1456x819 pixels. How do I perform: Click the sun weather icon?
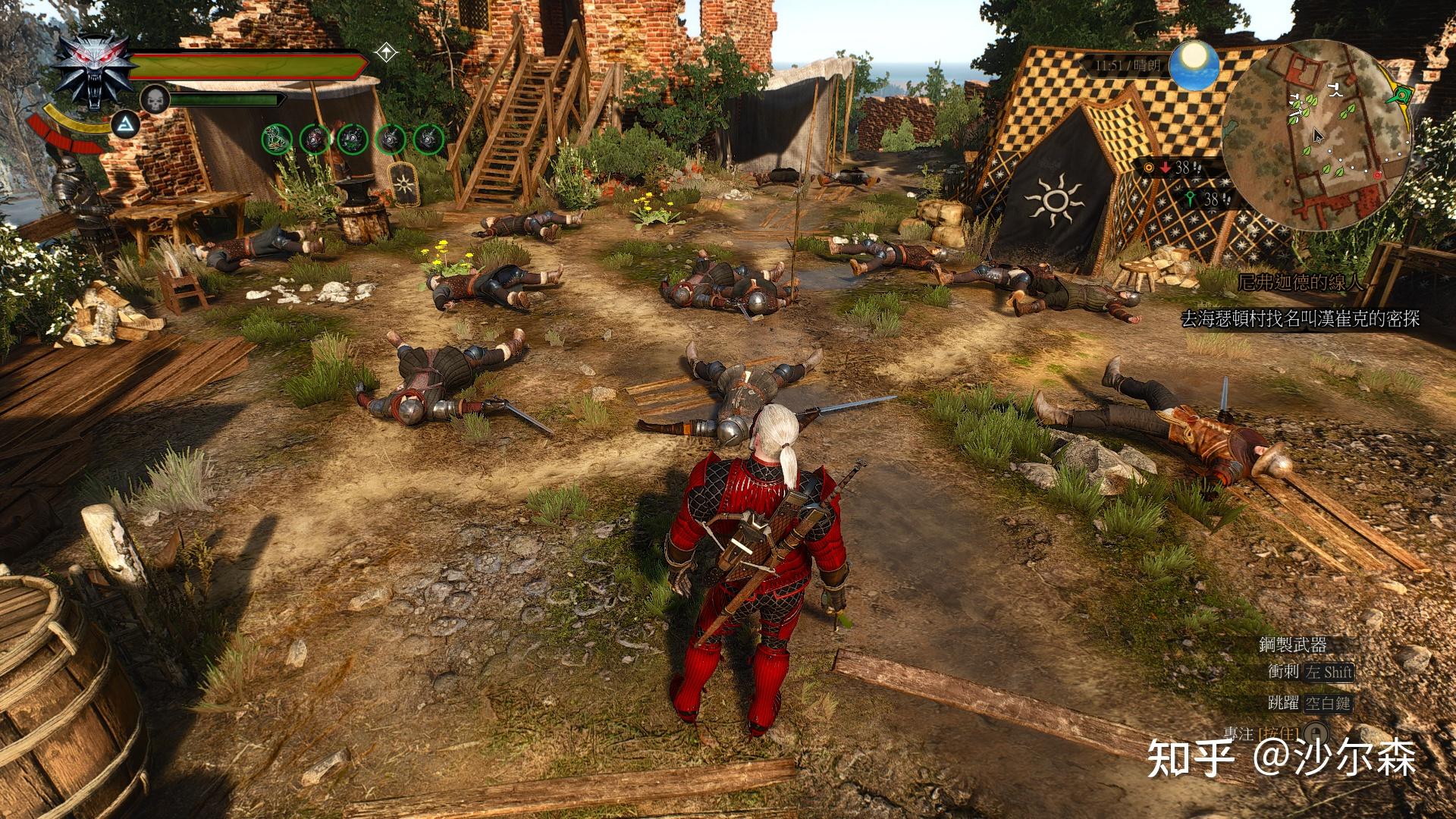(x=1194, y=64)
